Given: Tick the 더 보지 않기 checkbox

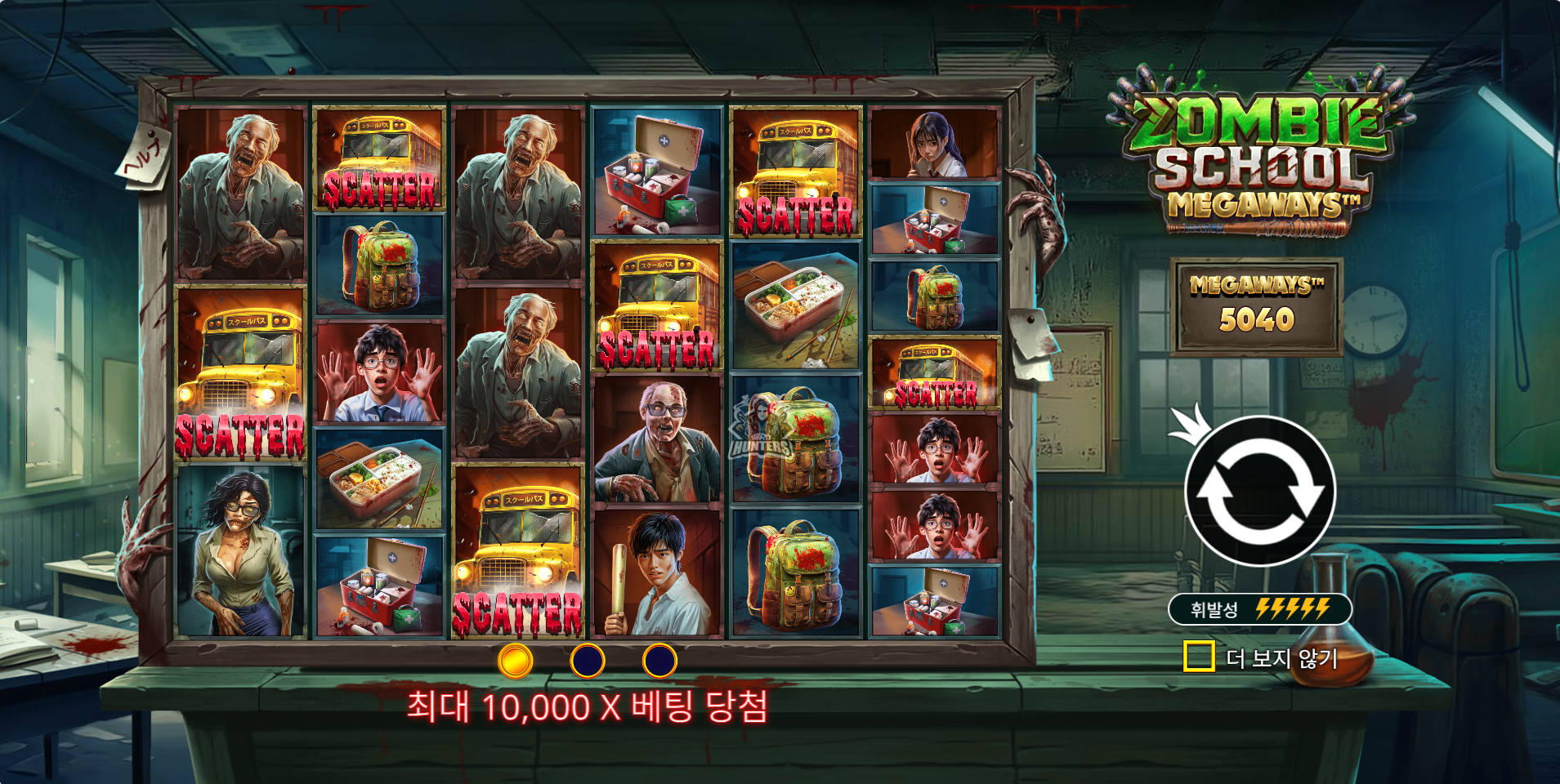Looking at the screenshot, I should [1198, 656].
